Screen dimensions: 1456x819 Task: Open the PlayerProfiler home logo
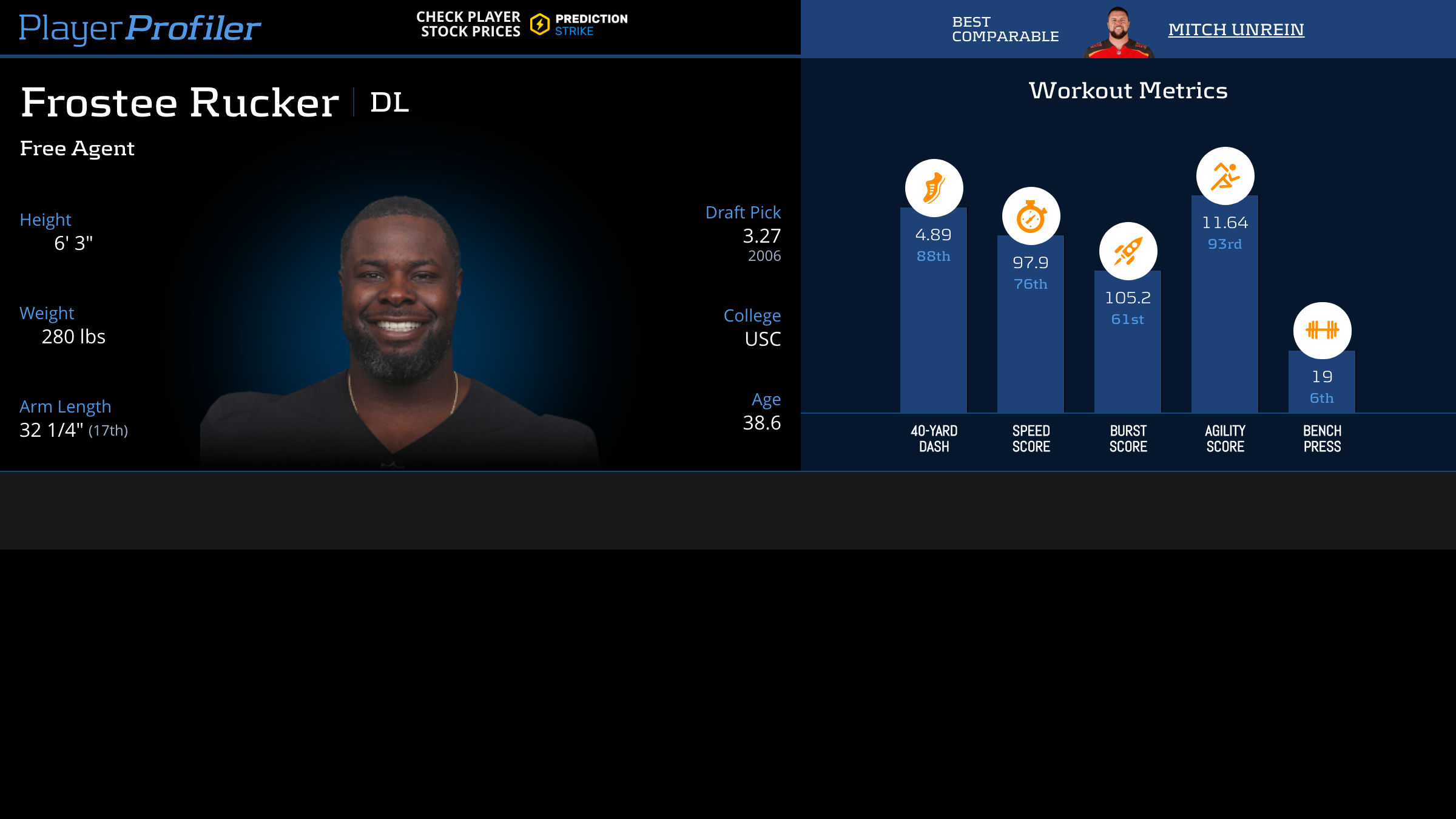[x=140, y=28]
